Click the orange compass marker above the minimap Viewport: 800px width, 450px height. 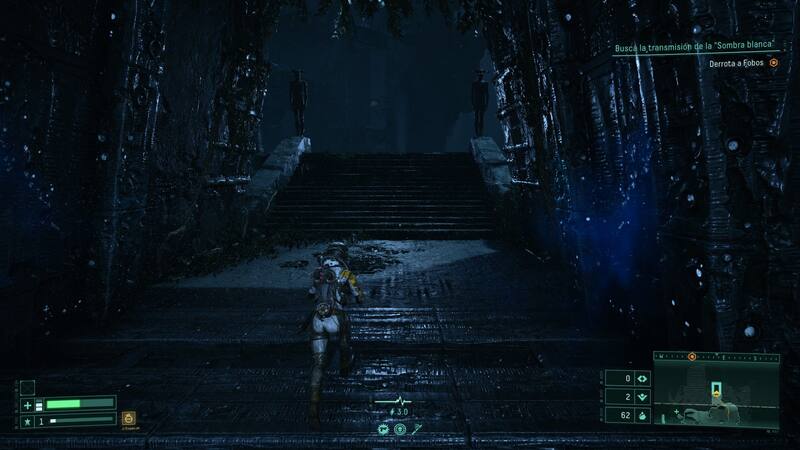pyautogui.click(x=691, y=355)
